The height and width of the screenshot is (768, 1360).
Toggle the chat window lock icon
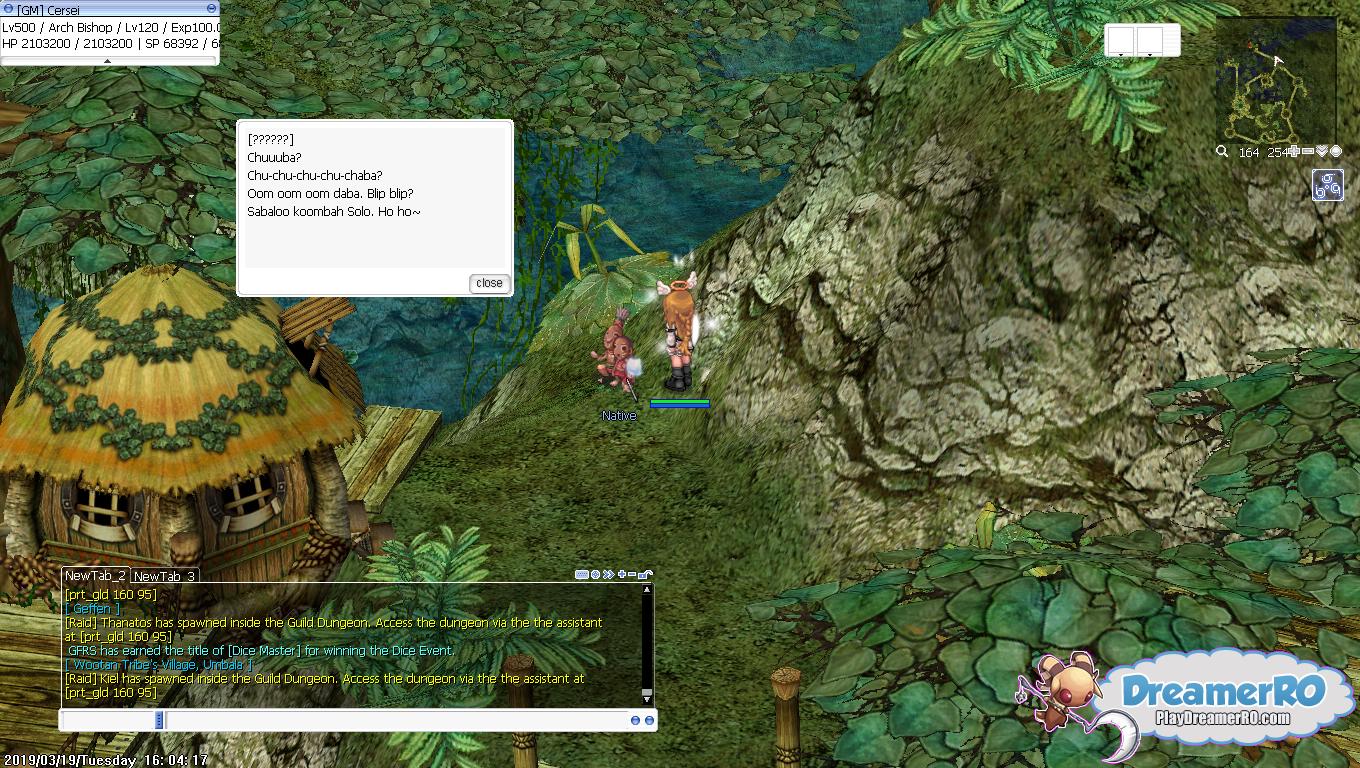[x=645, y=575]
